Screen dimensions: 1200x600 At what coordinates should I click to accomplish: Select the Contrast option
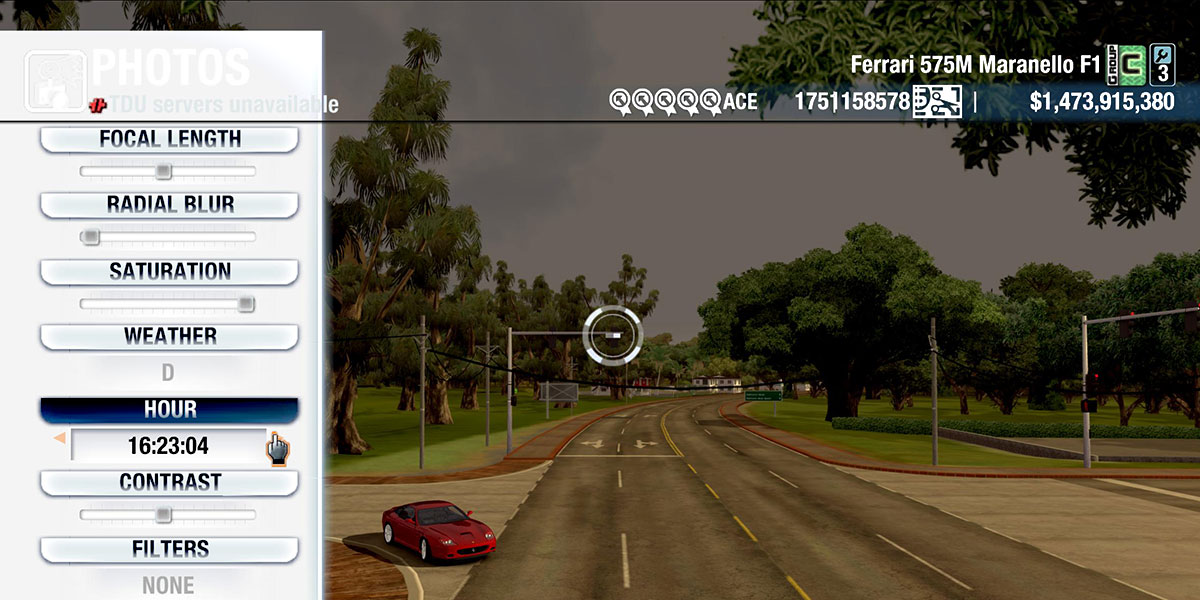169,483
